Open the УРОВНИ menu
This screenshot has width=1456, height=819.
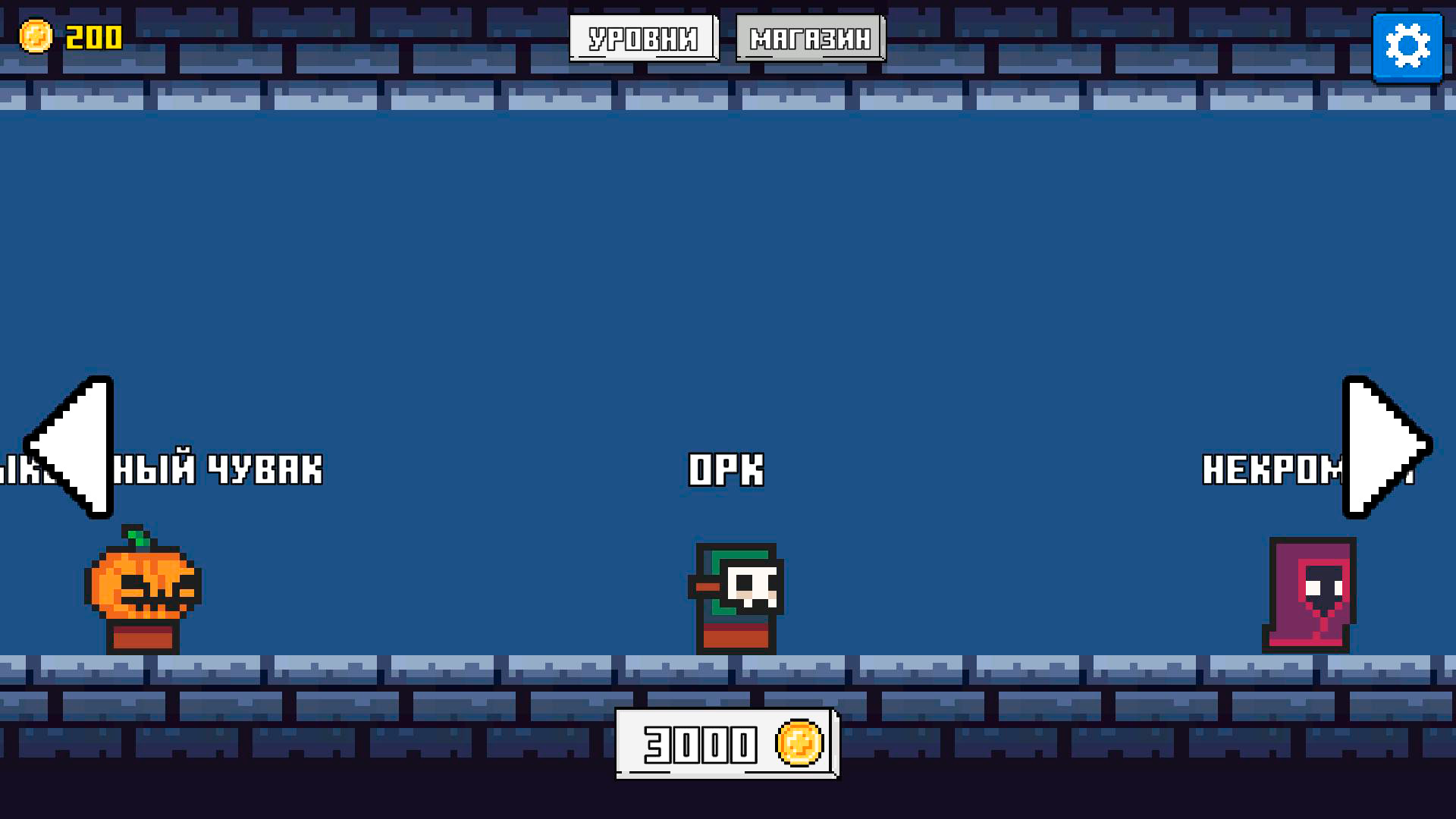(x=645, y=38)
